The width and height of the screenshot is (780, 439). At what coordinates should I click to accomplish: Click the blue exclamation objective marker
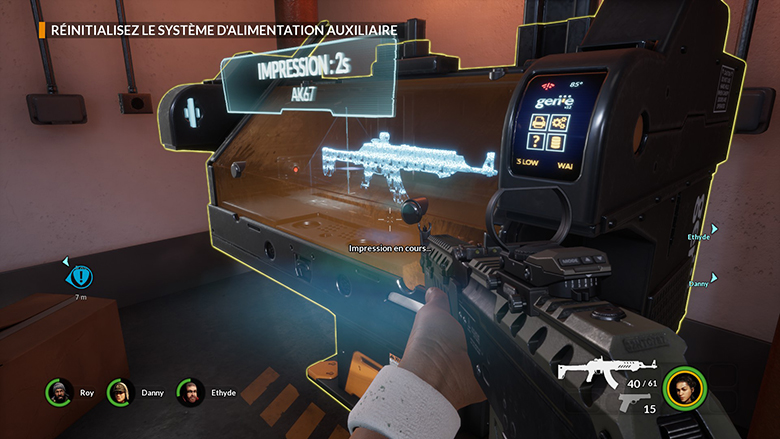pos(80,276)
